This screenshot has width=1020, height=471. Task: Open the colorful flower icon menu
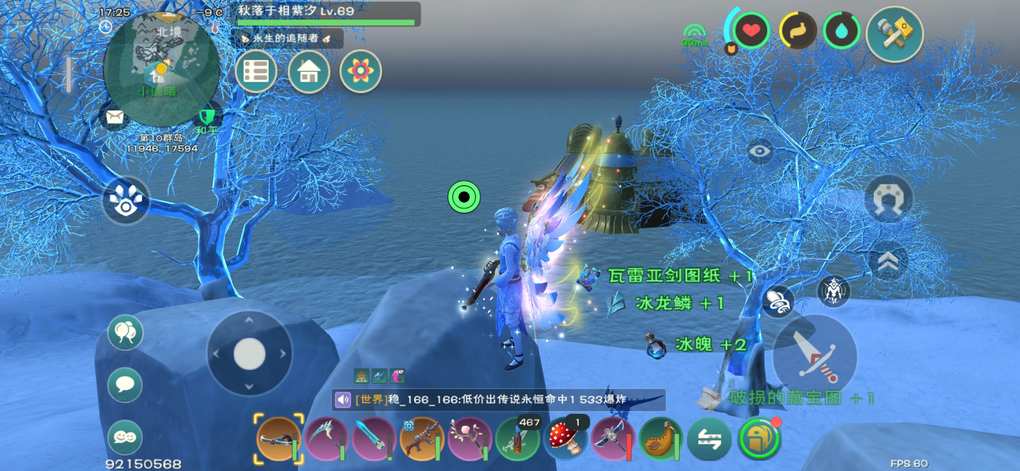360,71
